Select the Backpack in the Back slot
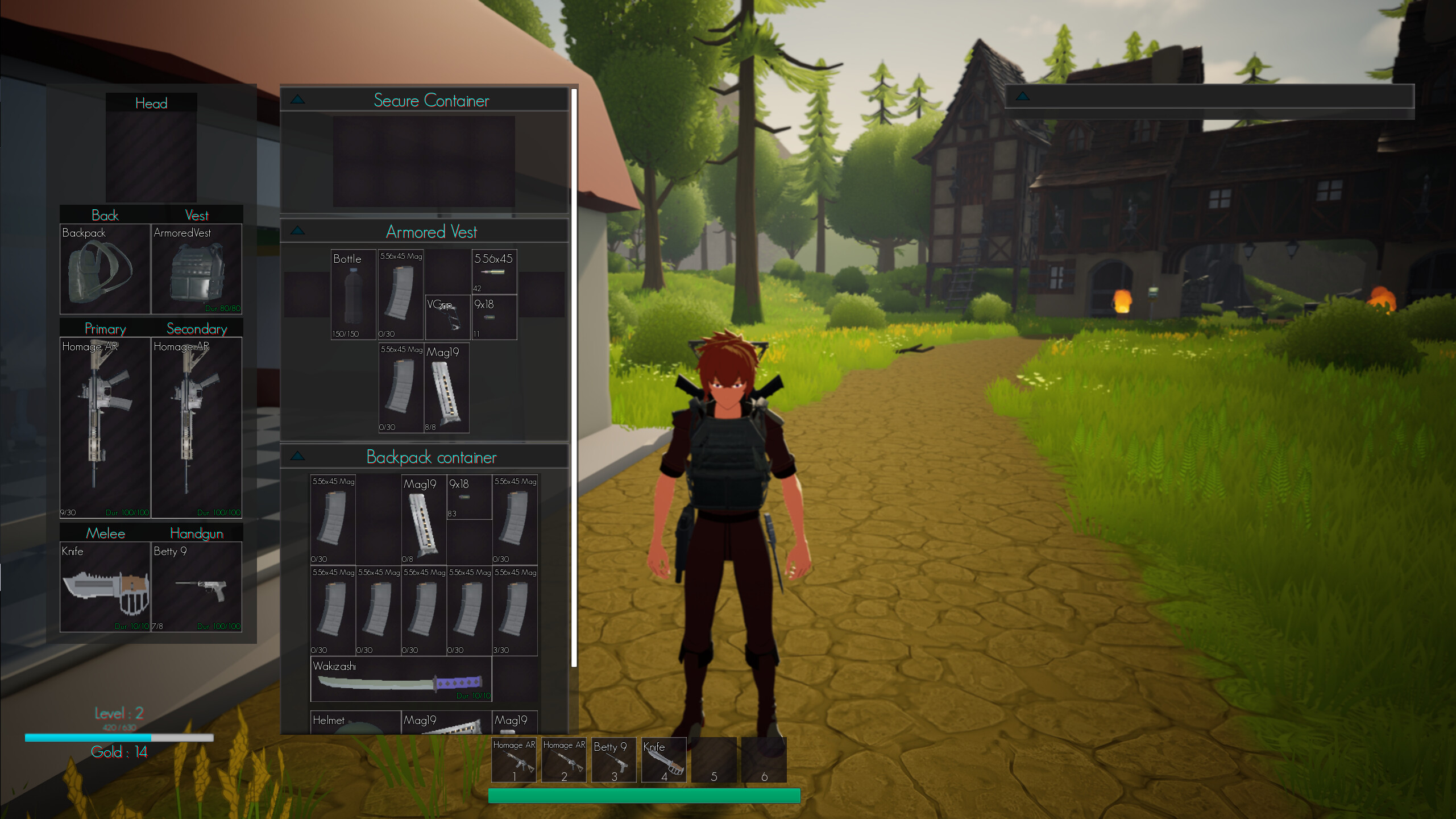 [x=105, y=267]
